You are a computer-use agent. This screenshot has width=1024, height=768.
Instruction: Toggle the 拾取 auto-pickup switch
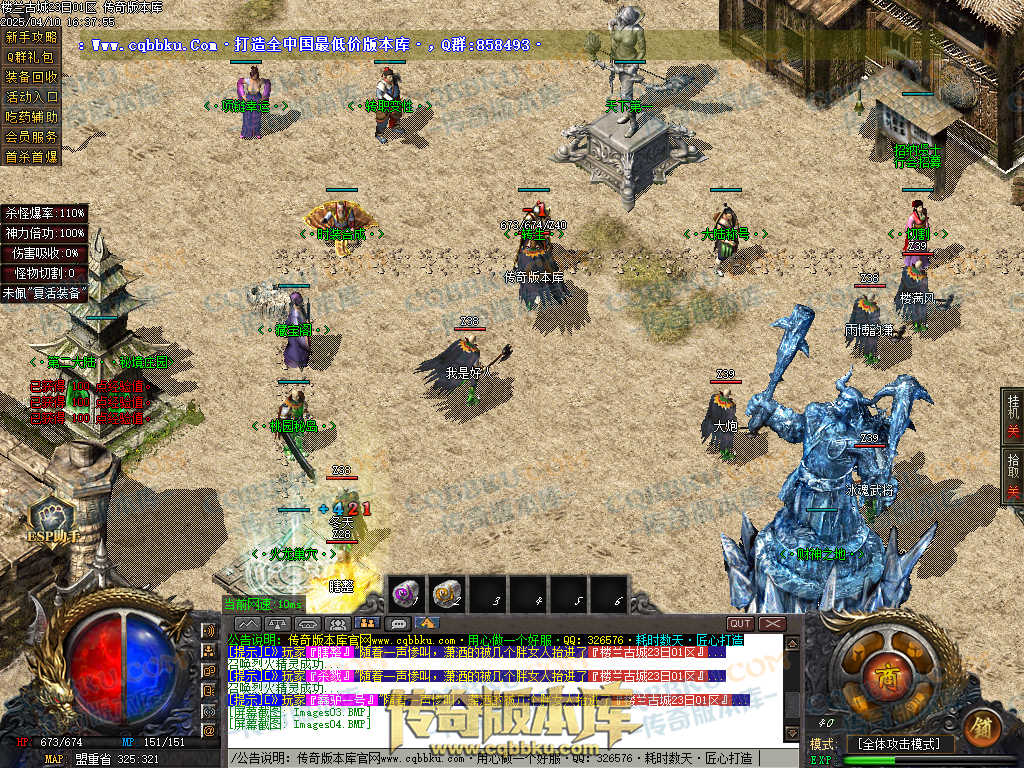tap(1013, 476)
